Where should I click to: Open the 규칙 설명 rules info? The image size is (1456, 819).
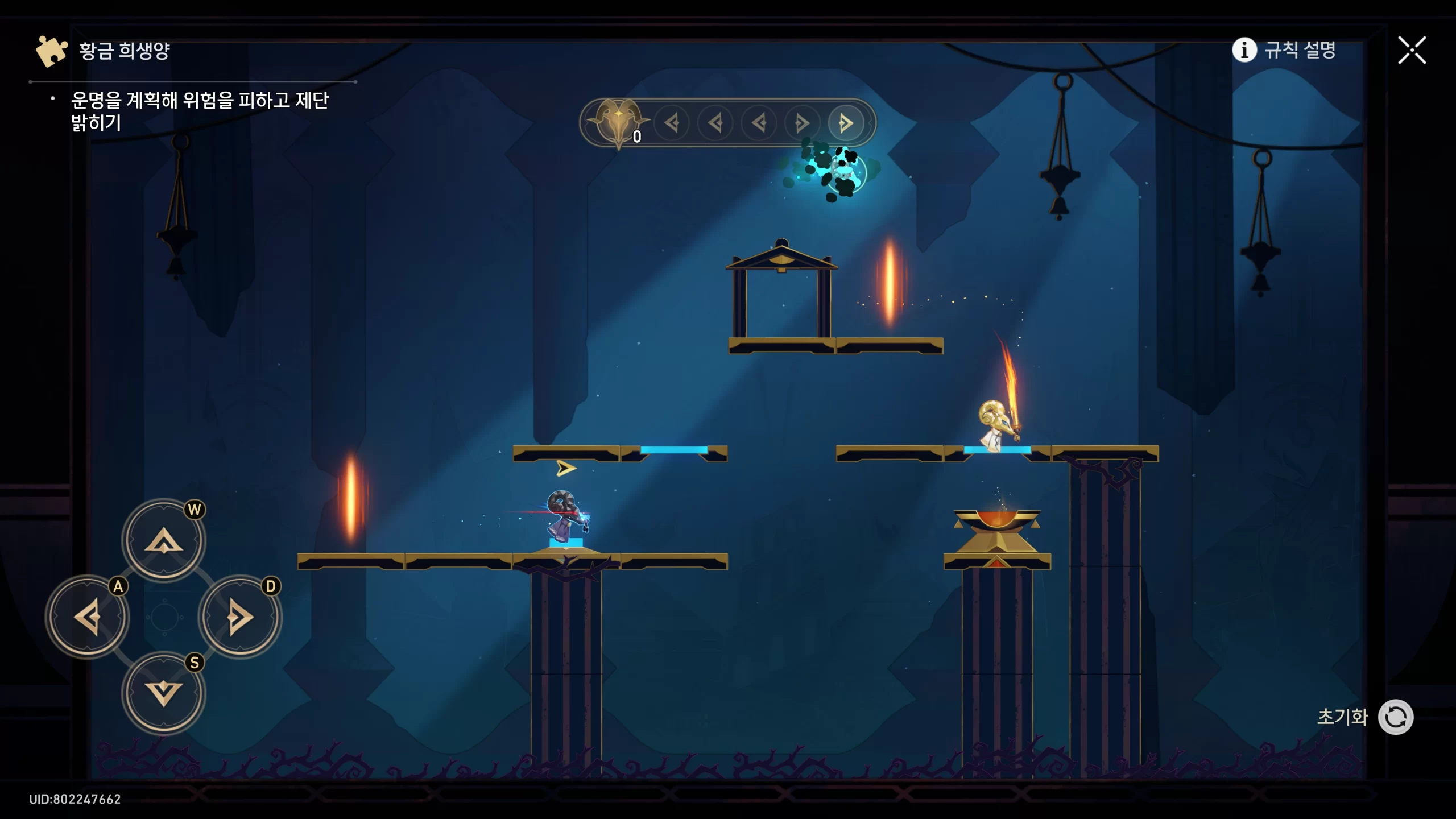[x=1284, y=50]
